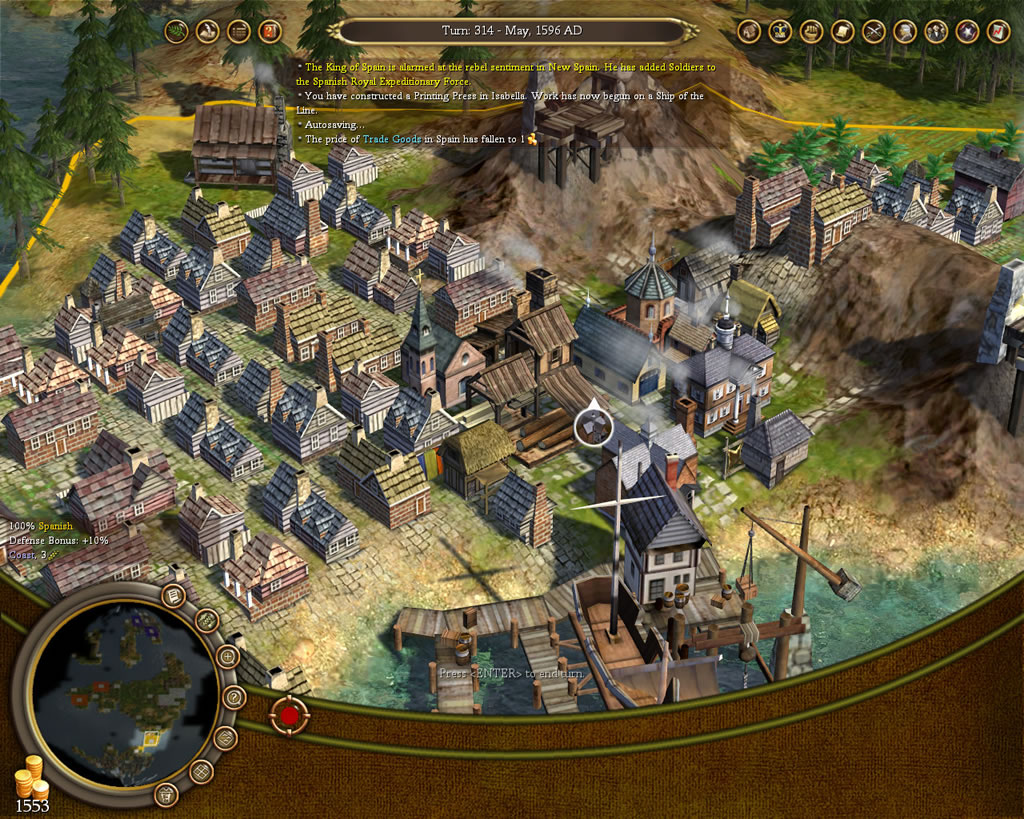Open the house icon advisor
Image resolution: width=1024 pixels, height=819 pixels.
click(749, 31)
